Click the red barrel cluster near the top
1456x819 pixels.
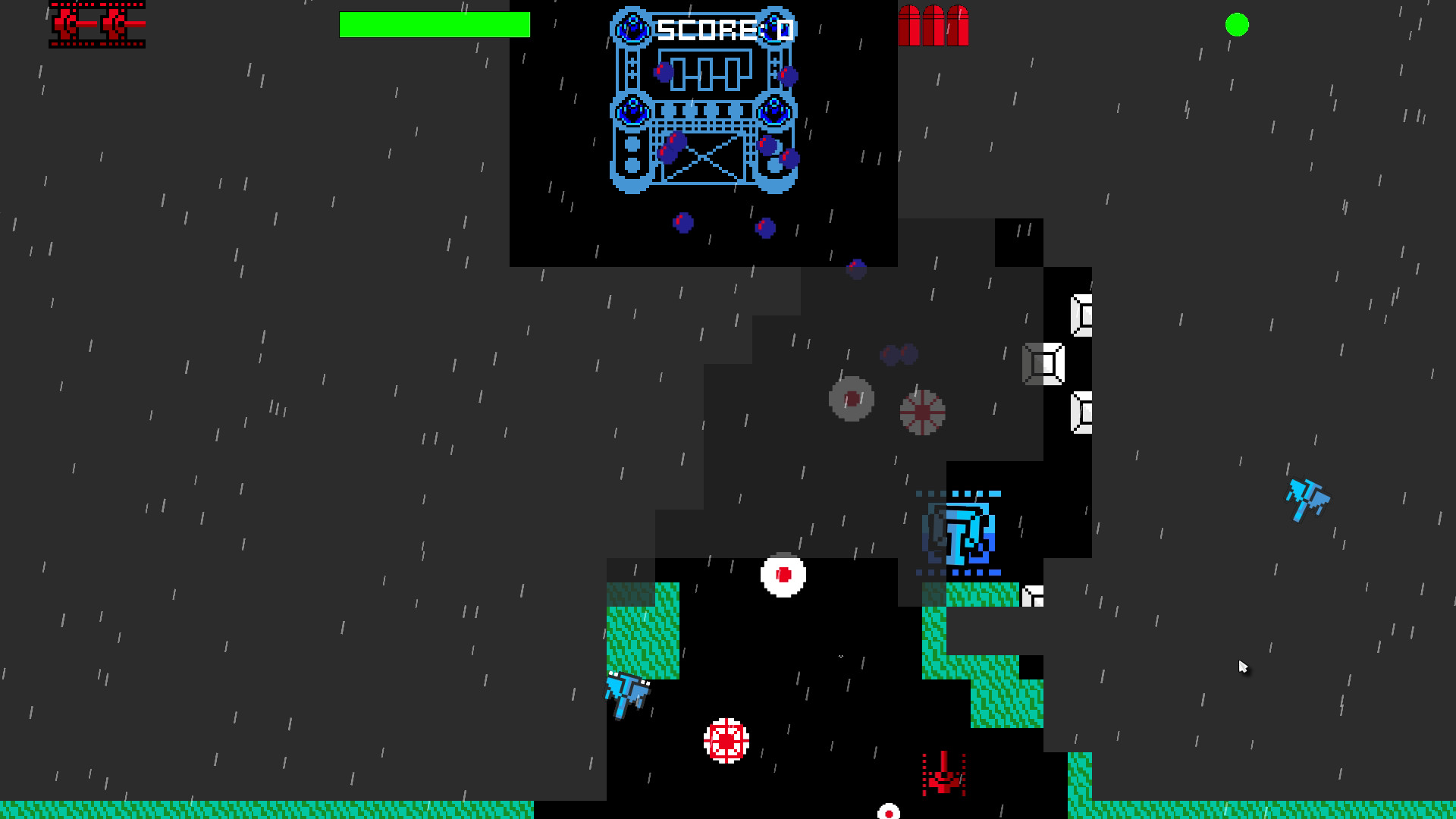coord(934,25)
